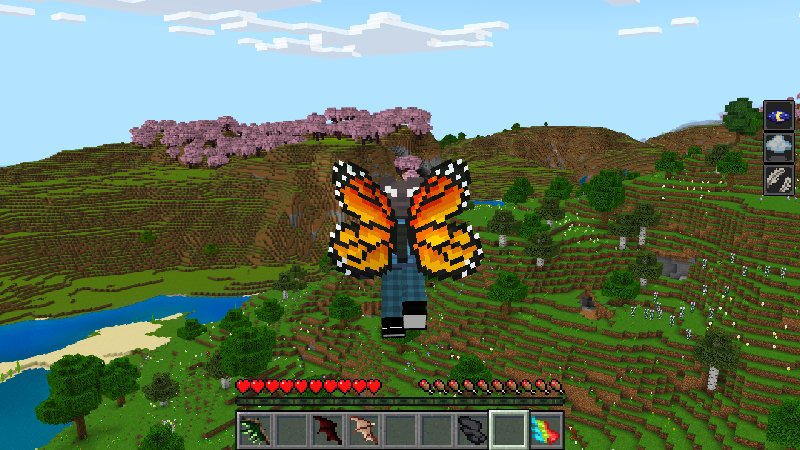Click the highlighted empty hotbar slot
Image resolution: width=800 pixels, height=450 pixels.
tap(508, 431)
